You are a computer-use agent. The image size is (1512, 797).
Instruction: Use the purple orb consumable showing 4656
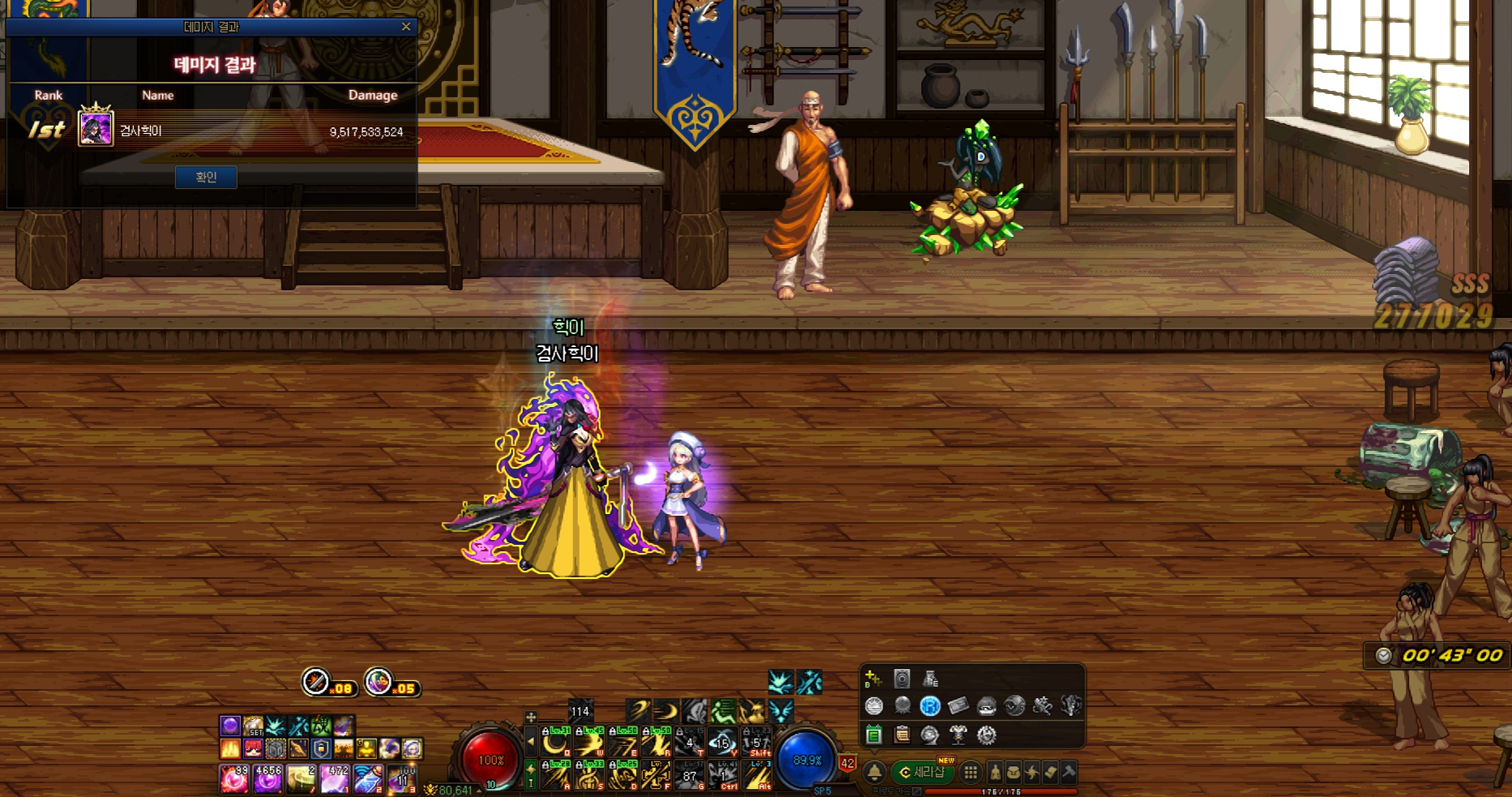point(268,778)
